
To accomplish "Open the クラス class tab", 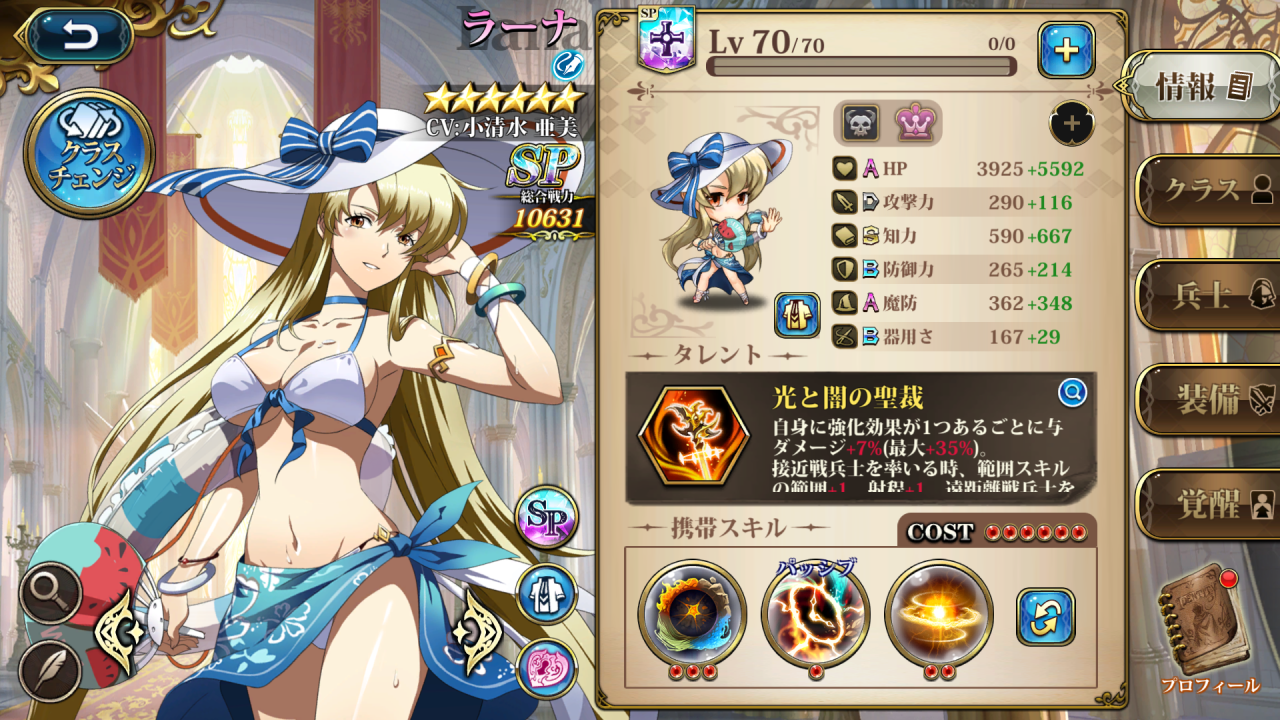I will coord(1207,189).
